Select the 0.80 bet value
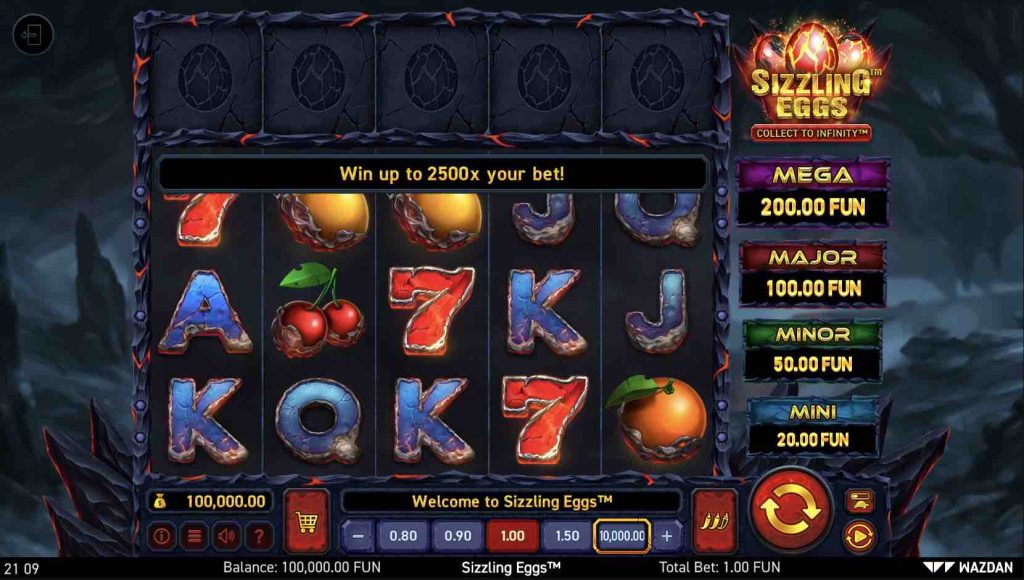This screenshot has height=580, width=1024. click(x=403, y=535)
